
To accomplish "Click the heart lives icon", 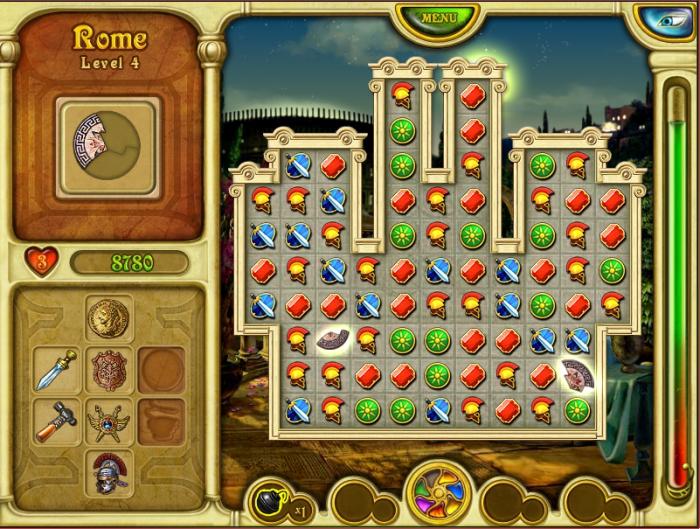I will click(41, 262).
